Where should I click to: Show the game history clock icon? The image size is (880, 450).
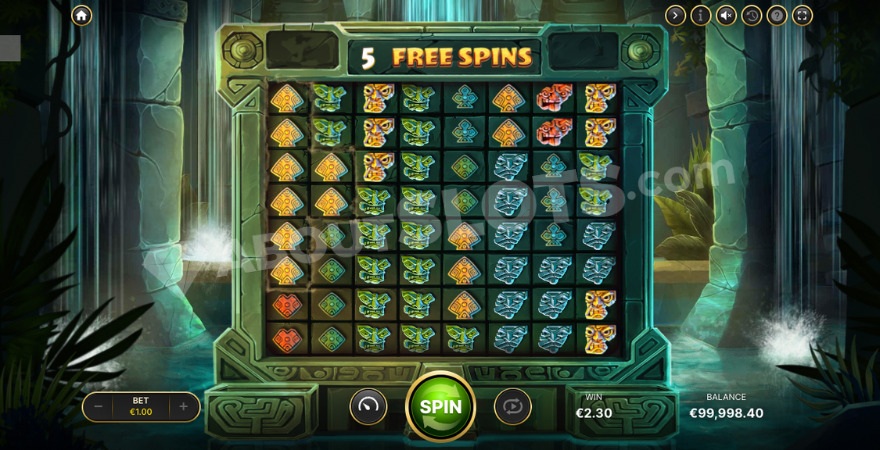751,15
